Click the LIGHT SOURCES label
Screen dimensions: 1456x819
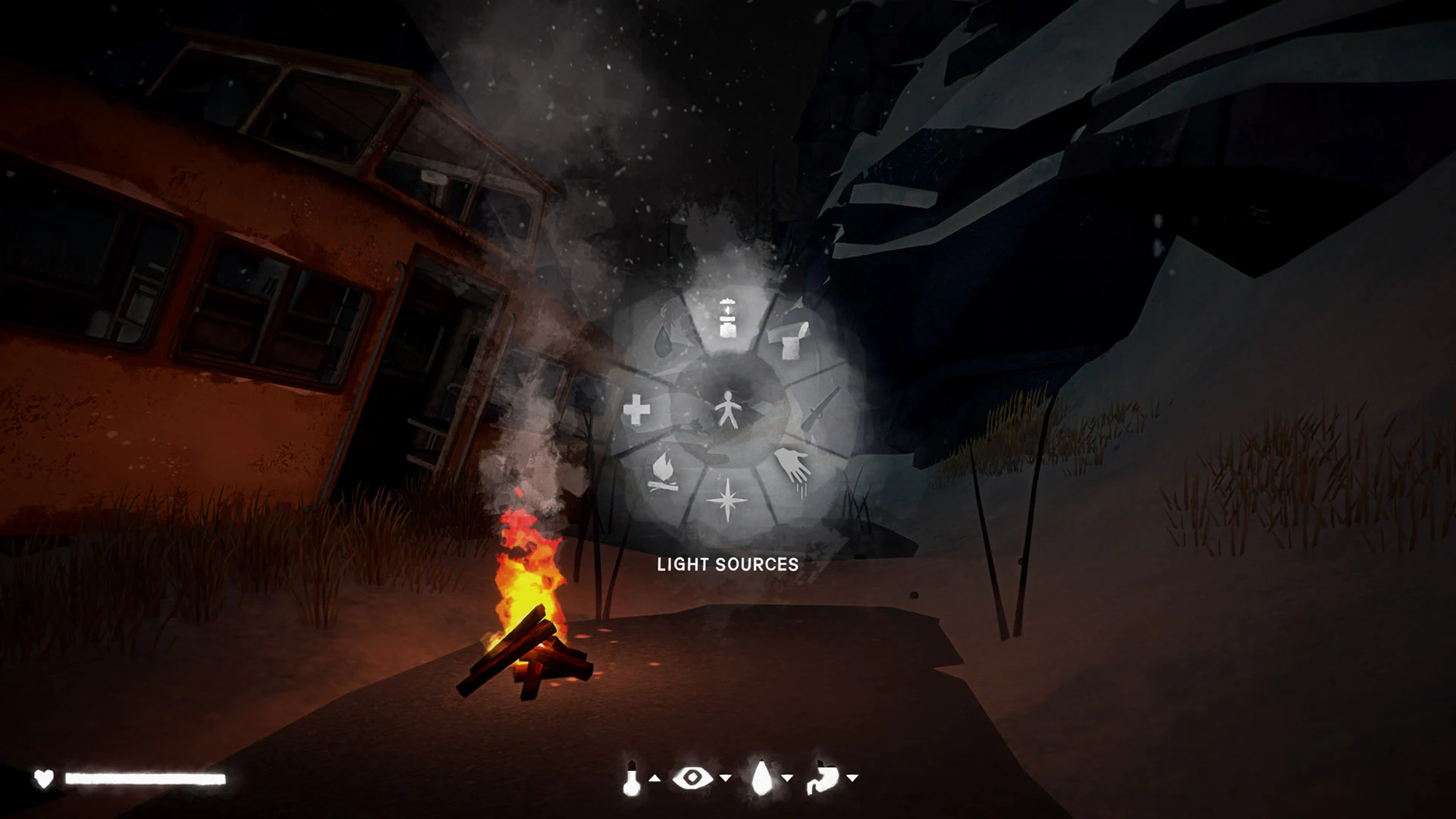728,564
